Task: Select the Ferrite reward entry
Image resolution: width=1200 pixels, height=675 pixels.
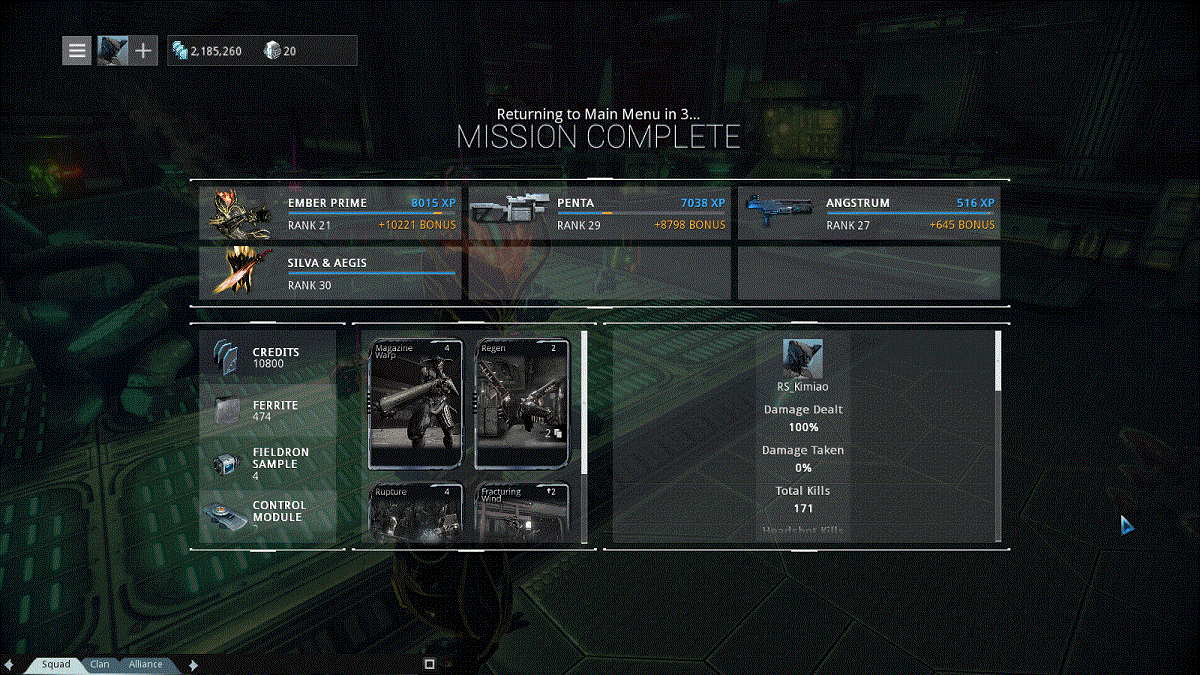Action: [268, 410]
